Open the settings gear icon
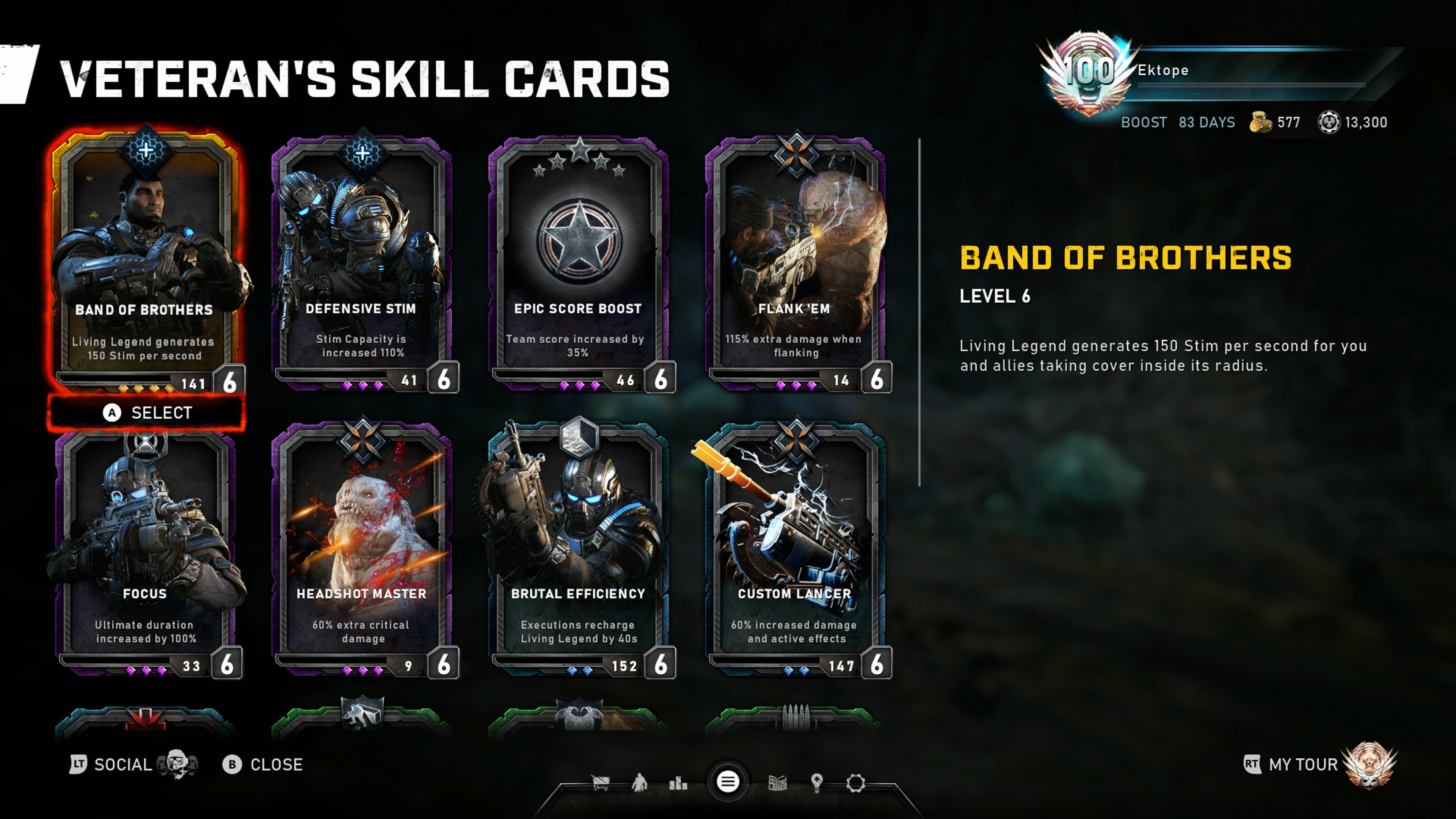Viewport: 1456px width, 819px height. (x=856, y=783)
